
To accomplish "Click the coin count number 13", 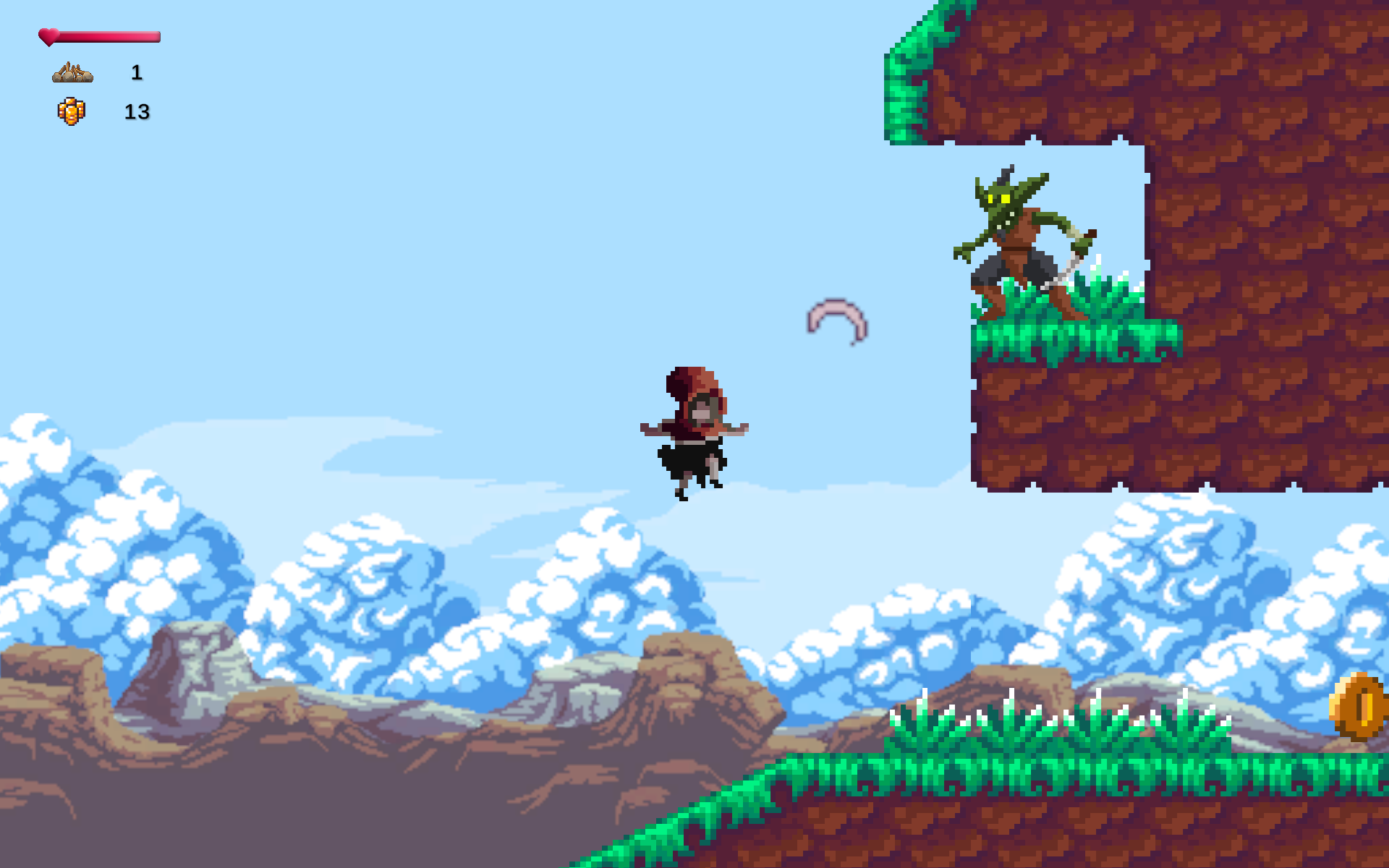I will 136,112.
